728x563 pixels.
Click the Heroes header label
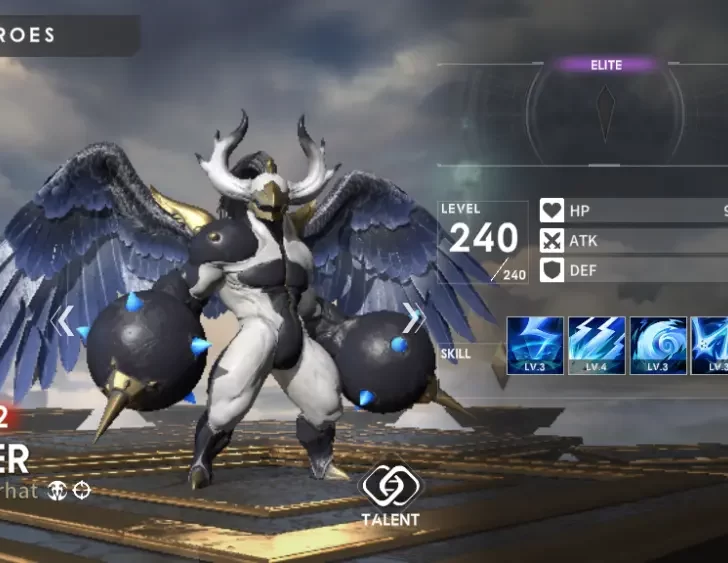point(30,36)
